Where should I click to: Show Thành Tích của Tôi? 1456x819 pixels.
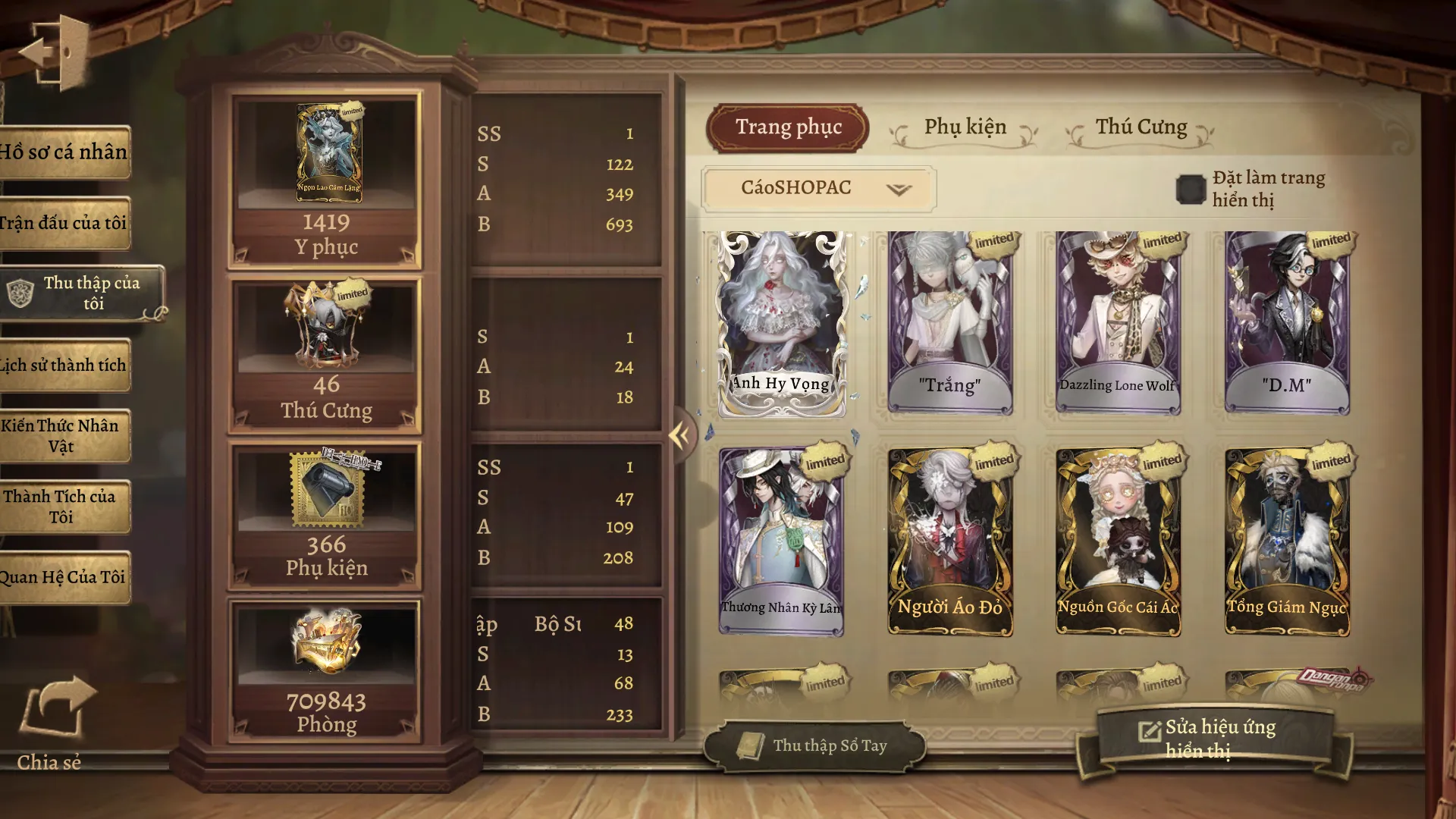tap(64, 507)
